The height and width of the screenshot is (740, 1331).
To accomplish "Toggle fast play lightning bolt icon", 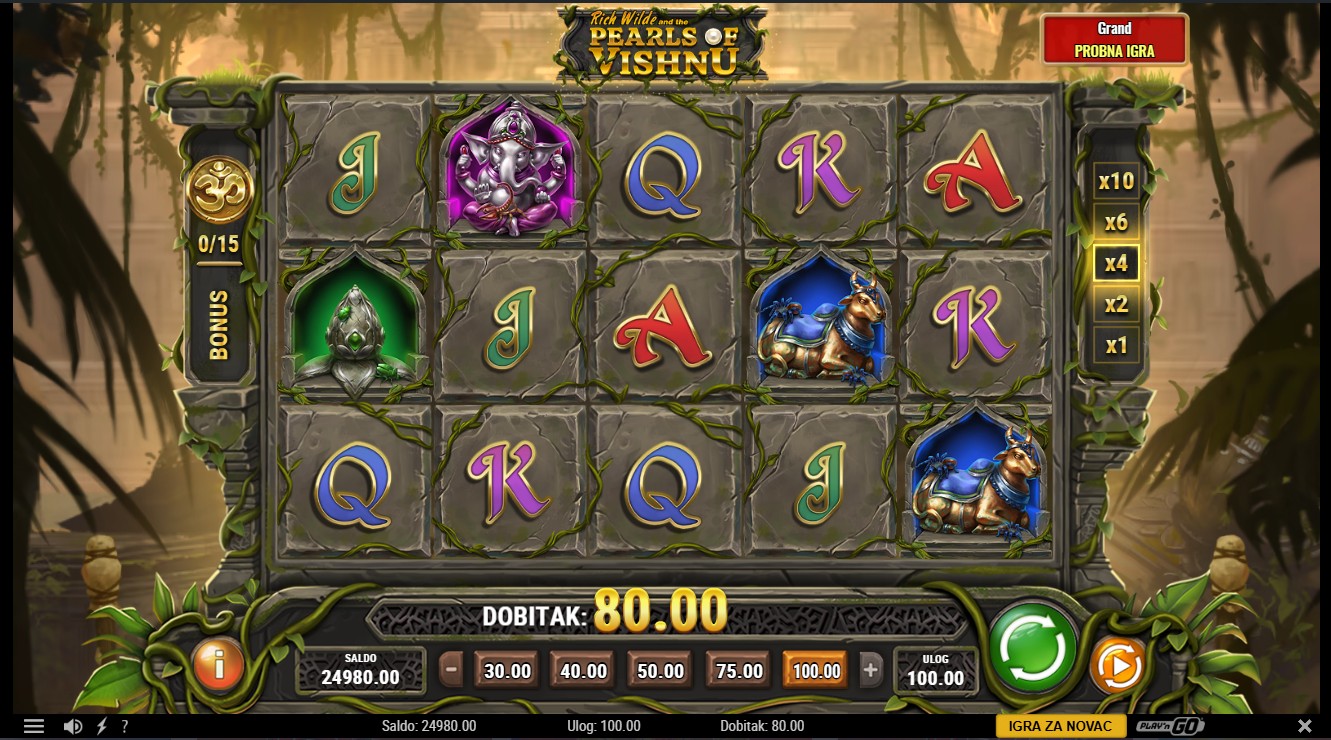I will (x=101, y=726).
